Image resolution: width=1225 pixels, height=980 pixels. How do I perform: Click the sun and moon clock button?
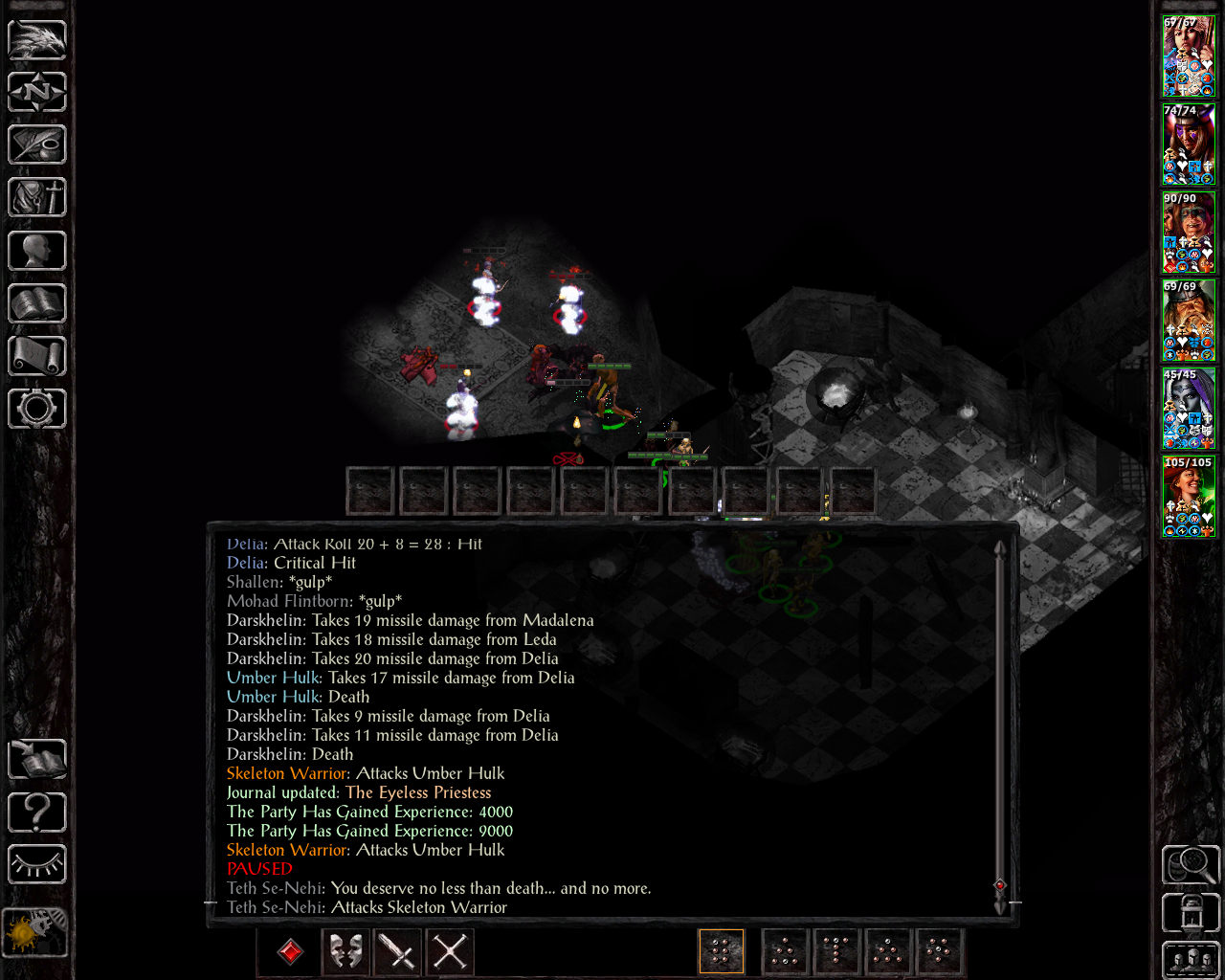[35, 931]
